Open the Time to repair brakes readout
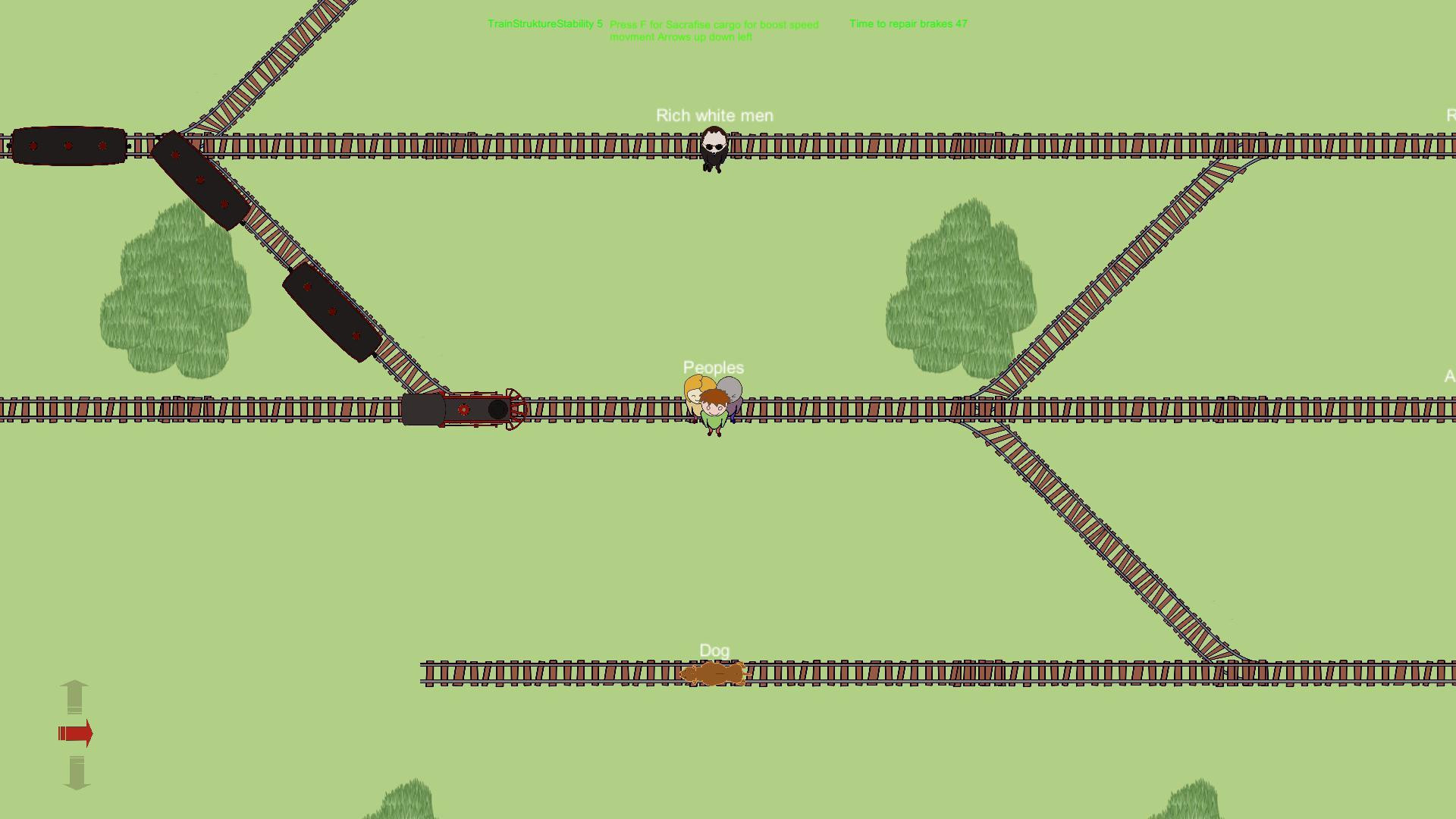Screen dimensions: 1456x819 (908, 24)
